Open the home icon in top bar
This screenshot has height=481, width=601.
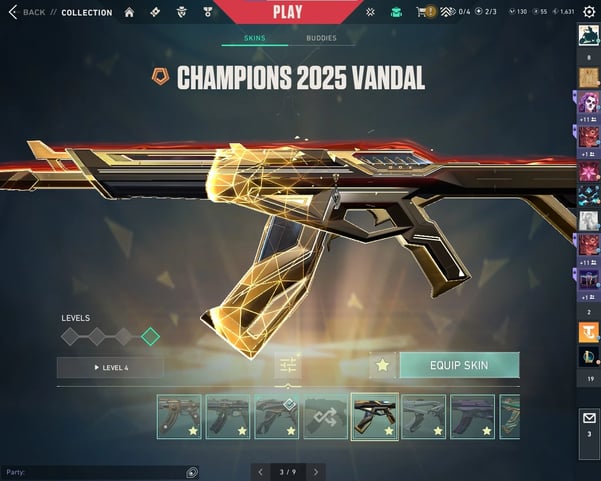tap(129, 12)
